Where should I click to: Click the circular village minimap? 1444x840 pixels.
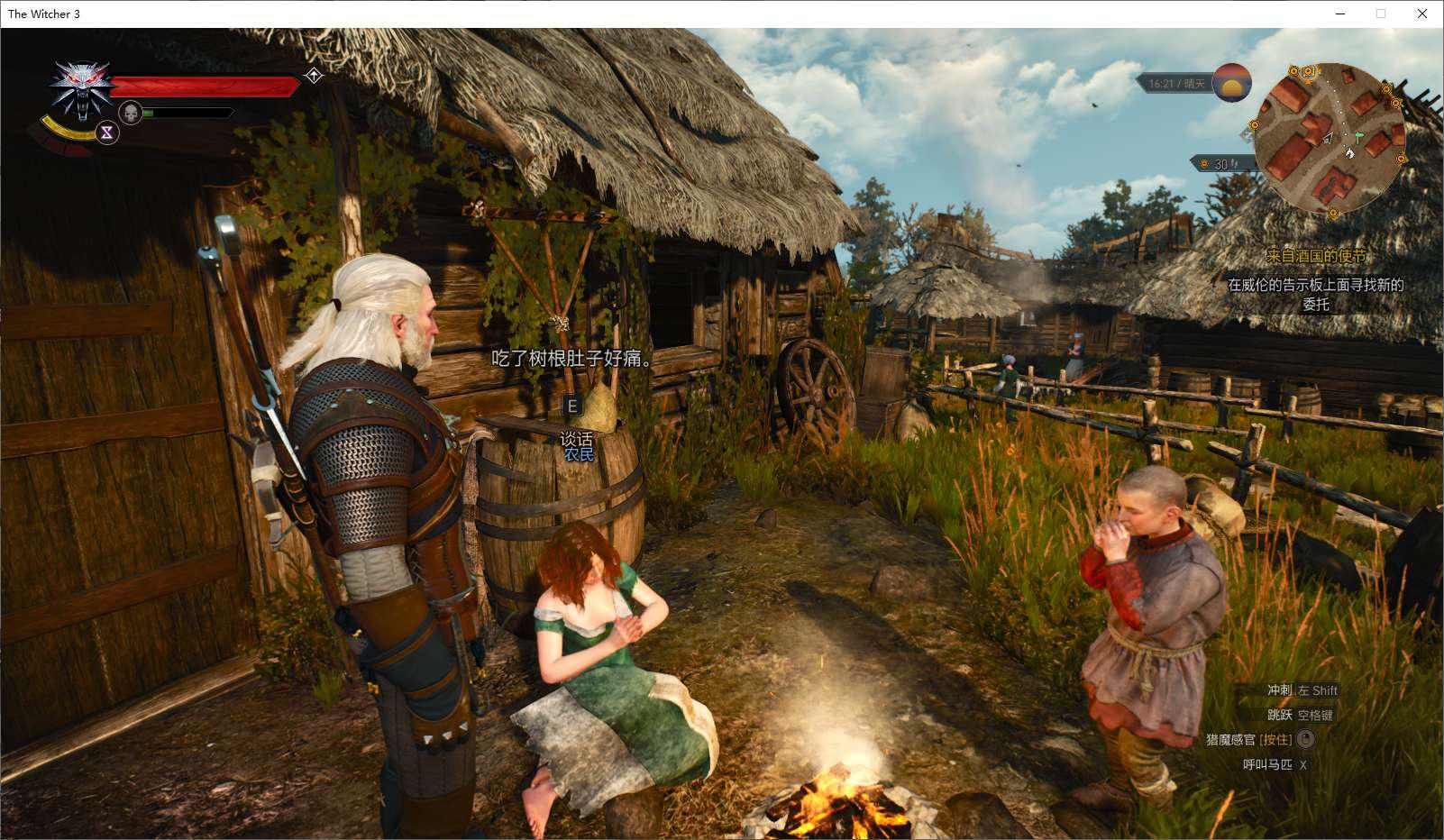click(x=1329, y=138)
